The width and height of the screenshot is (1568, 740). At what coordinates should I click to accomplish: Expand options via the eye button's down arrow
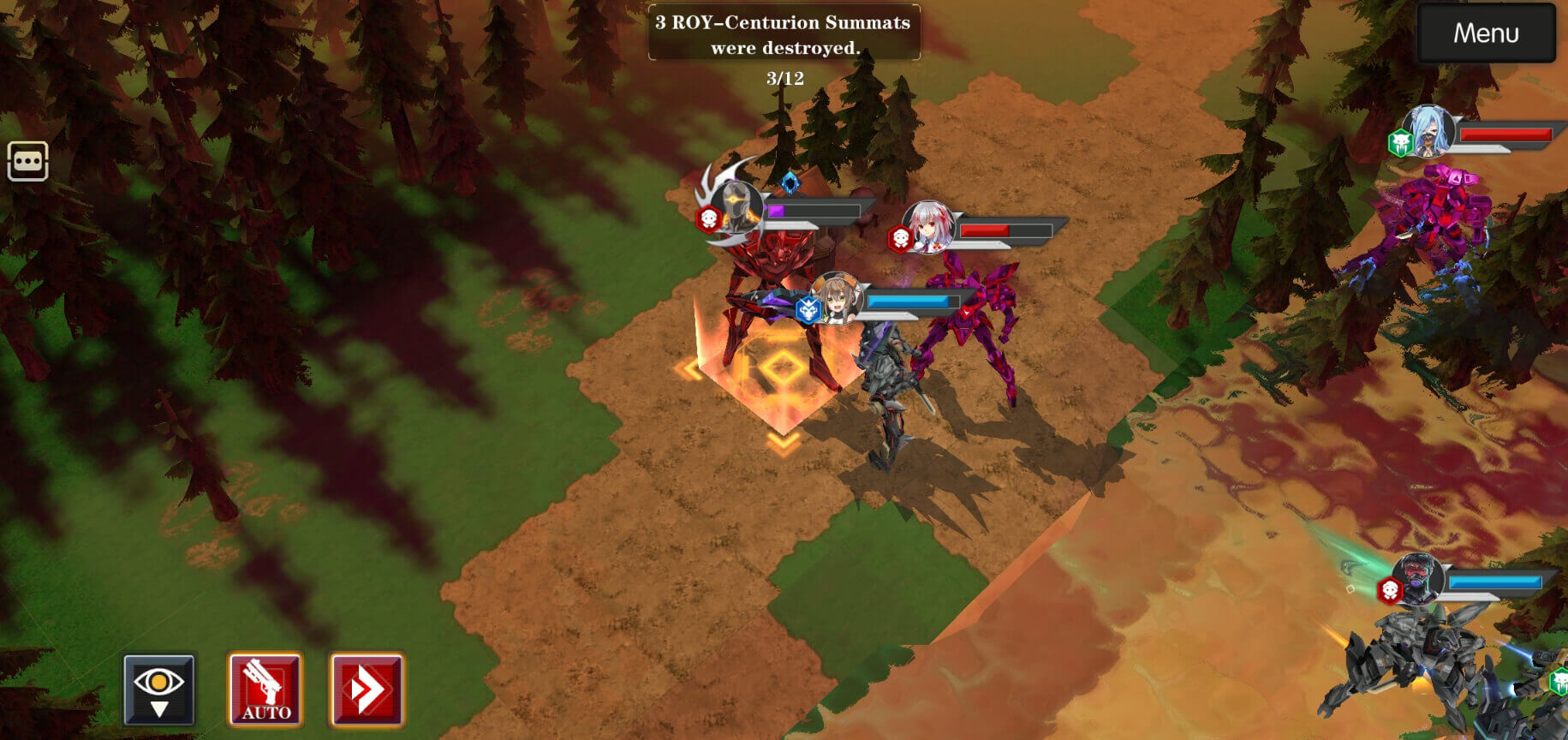159,711
